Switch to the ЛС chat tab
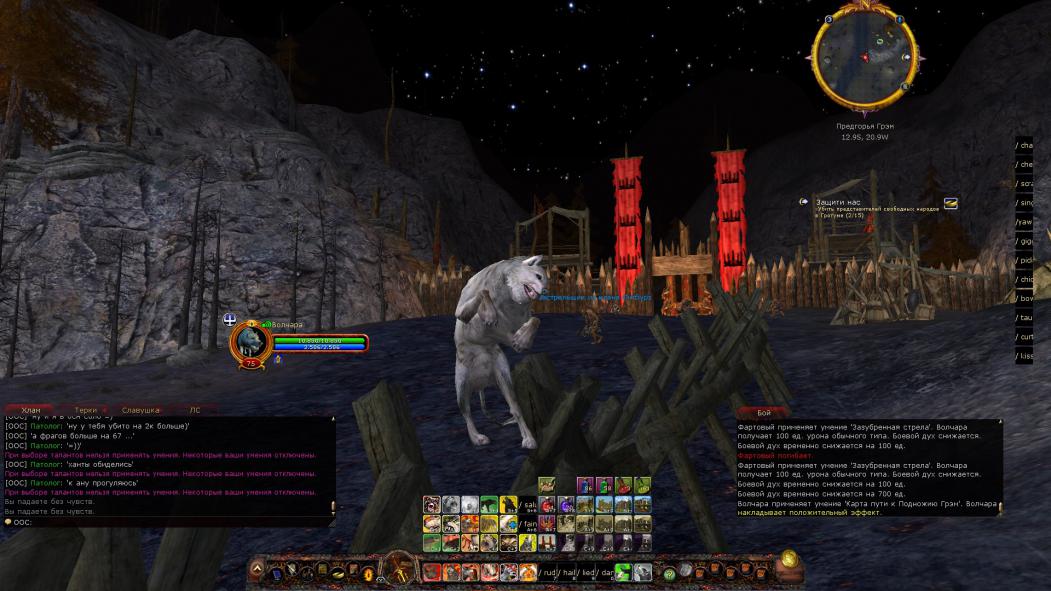The image size is (1051, 591). [x=195, y=410]
